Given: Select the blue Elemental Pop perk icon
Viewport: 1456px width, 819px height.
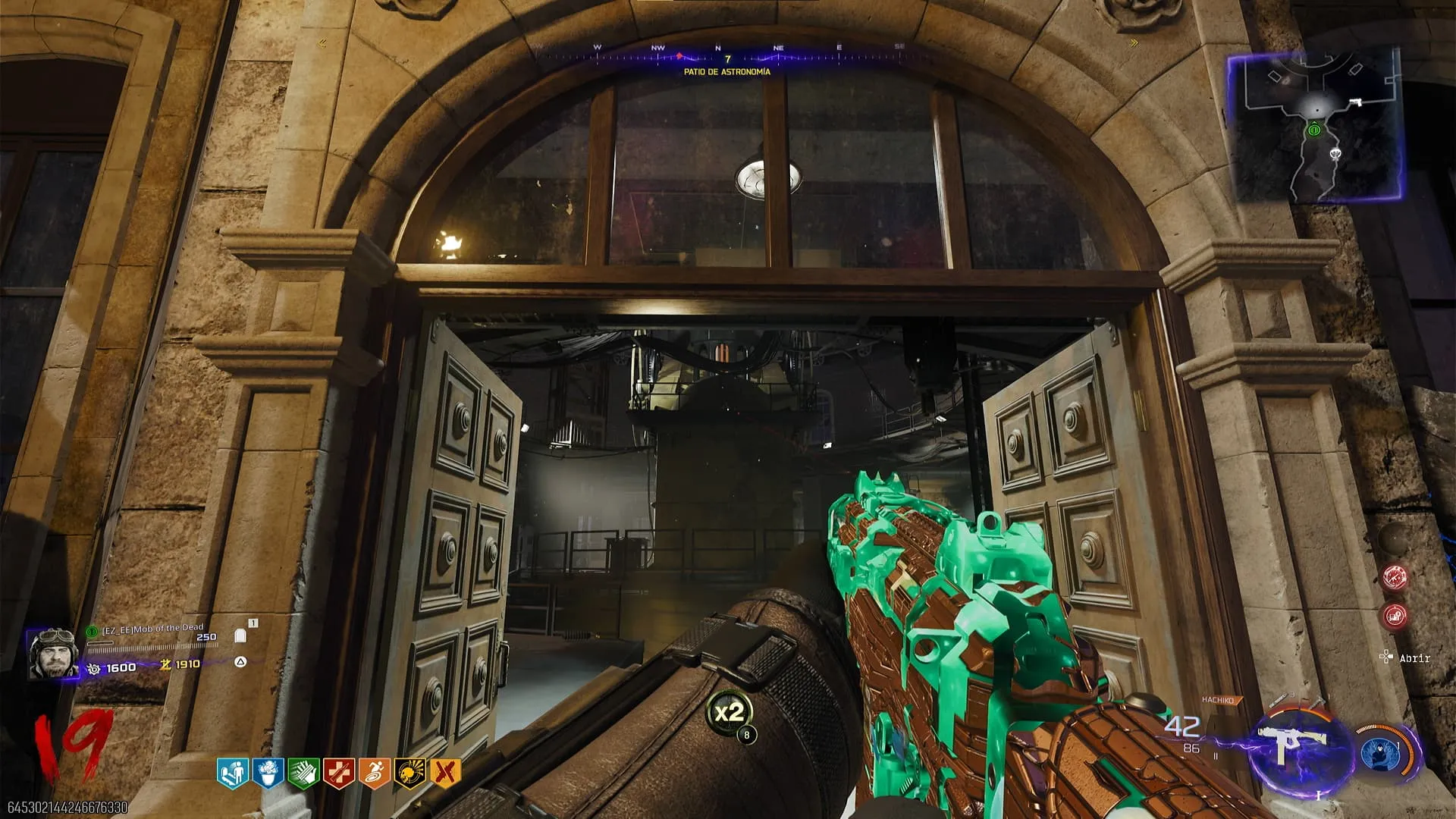Looking at the screenshot, I should coord(268,773).
